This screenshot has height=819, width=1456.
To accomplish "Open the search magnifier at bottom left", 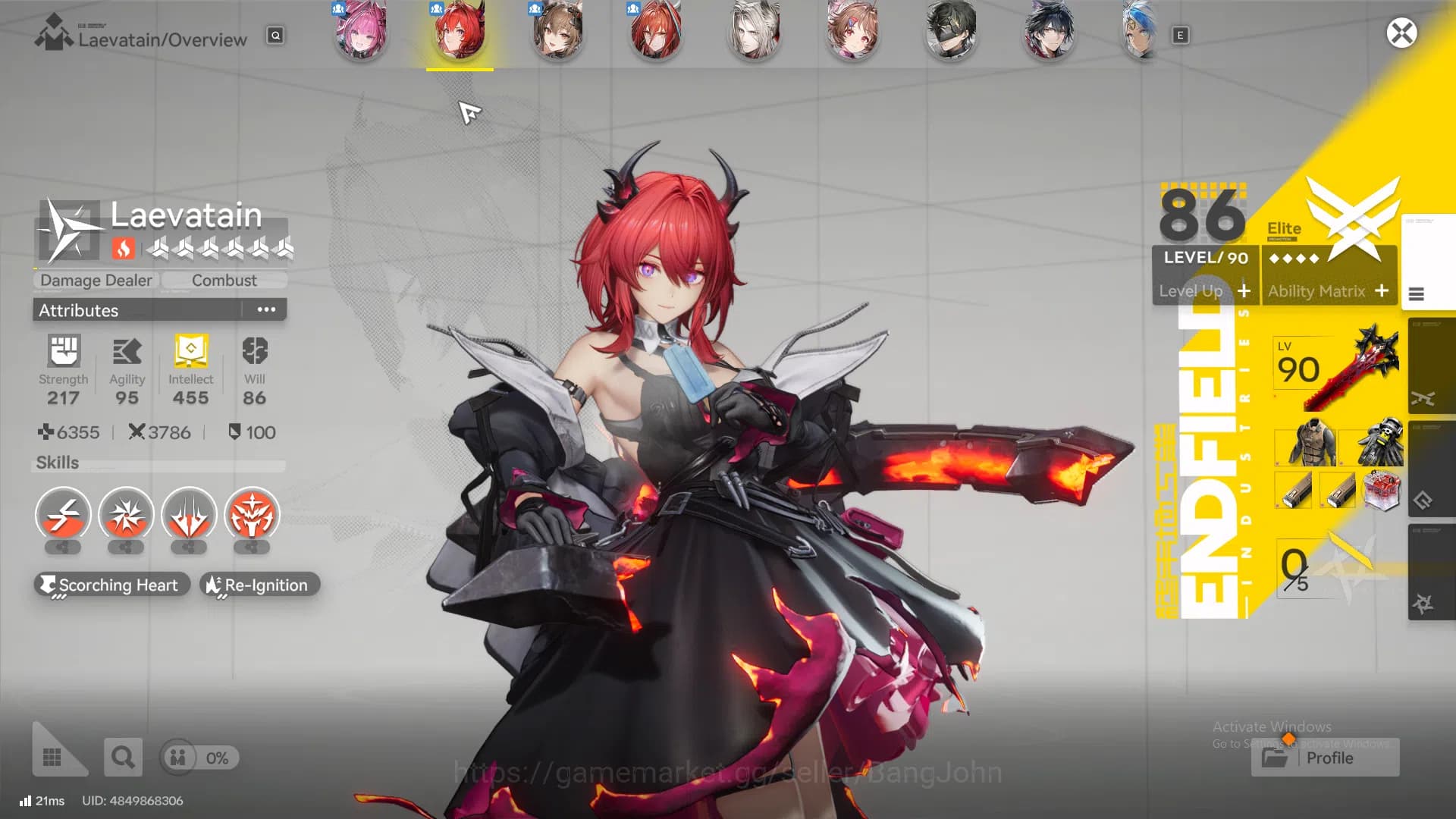I will [x=122, y=757].
